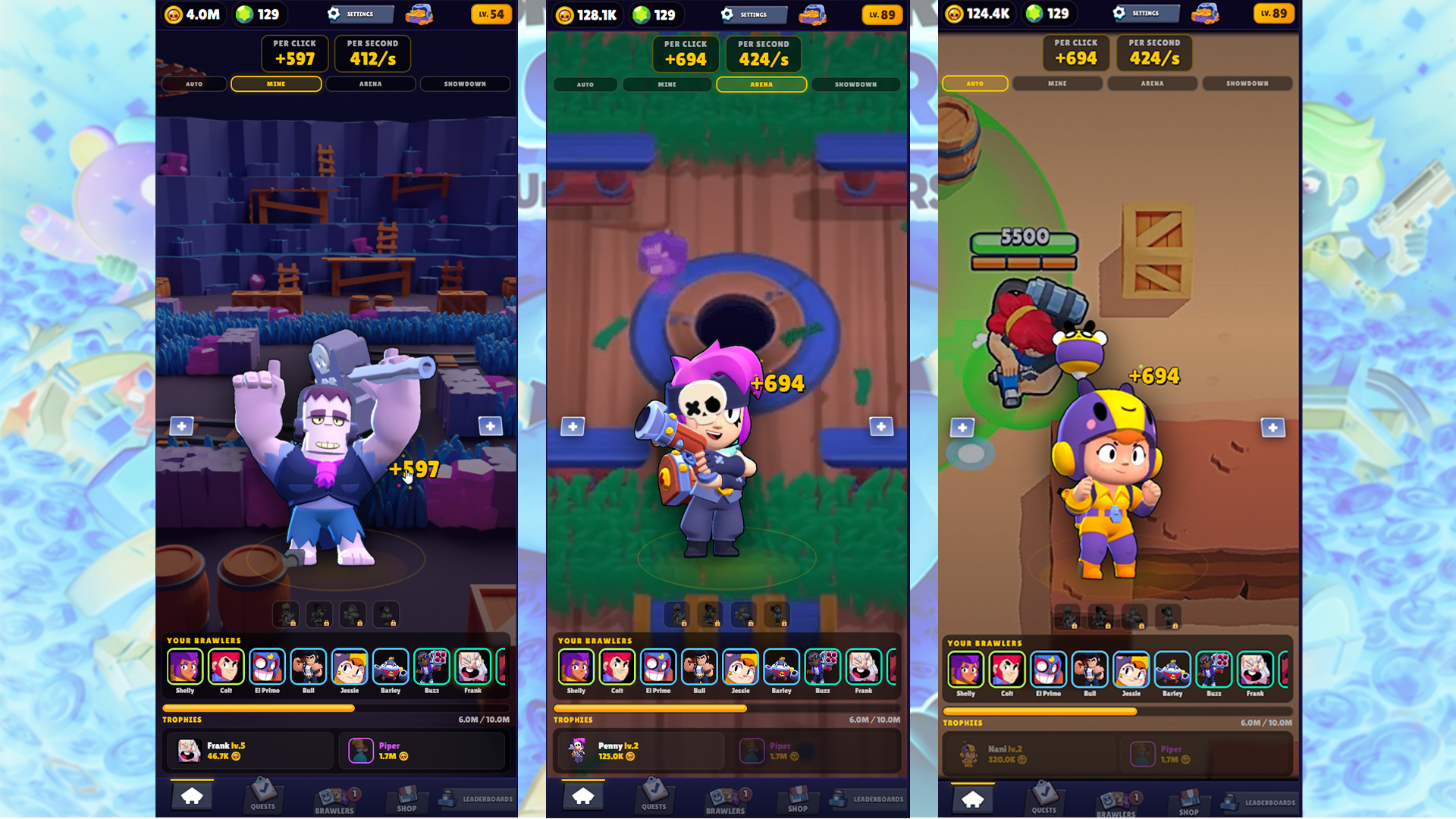Enable the AUTO mode toggle
1456x819 pixels.
point(974,83)
